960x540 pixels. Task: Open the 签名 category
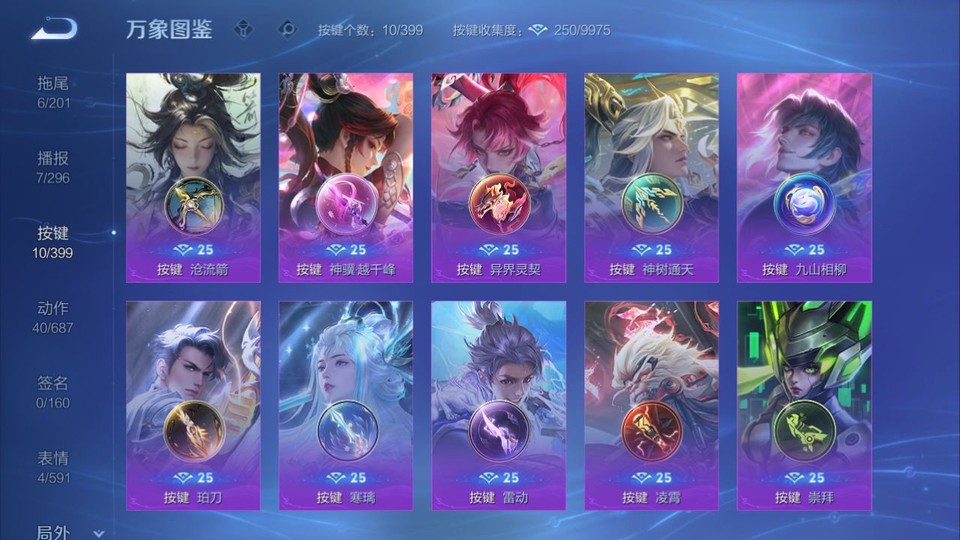point(54,391)
